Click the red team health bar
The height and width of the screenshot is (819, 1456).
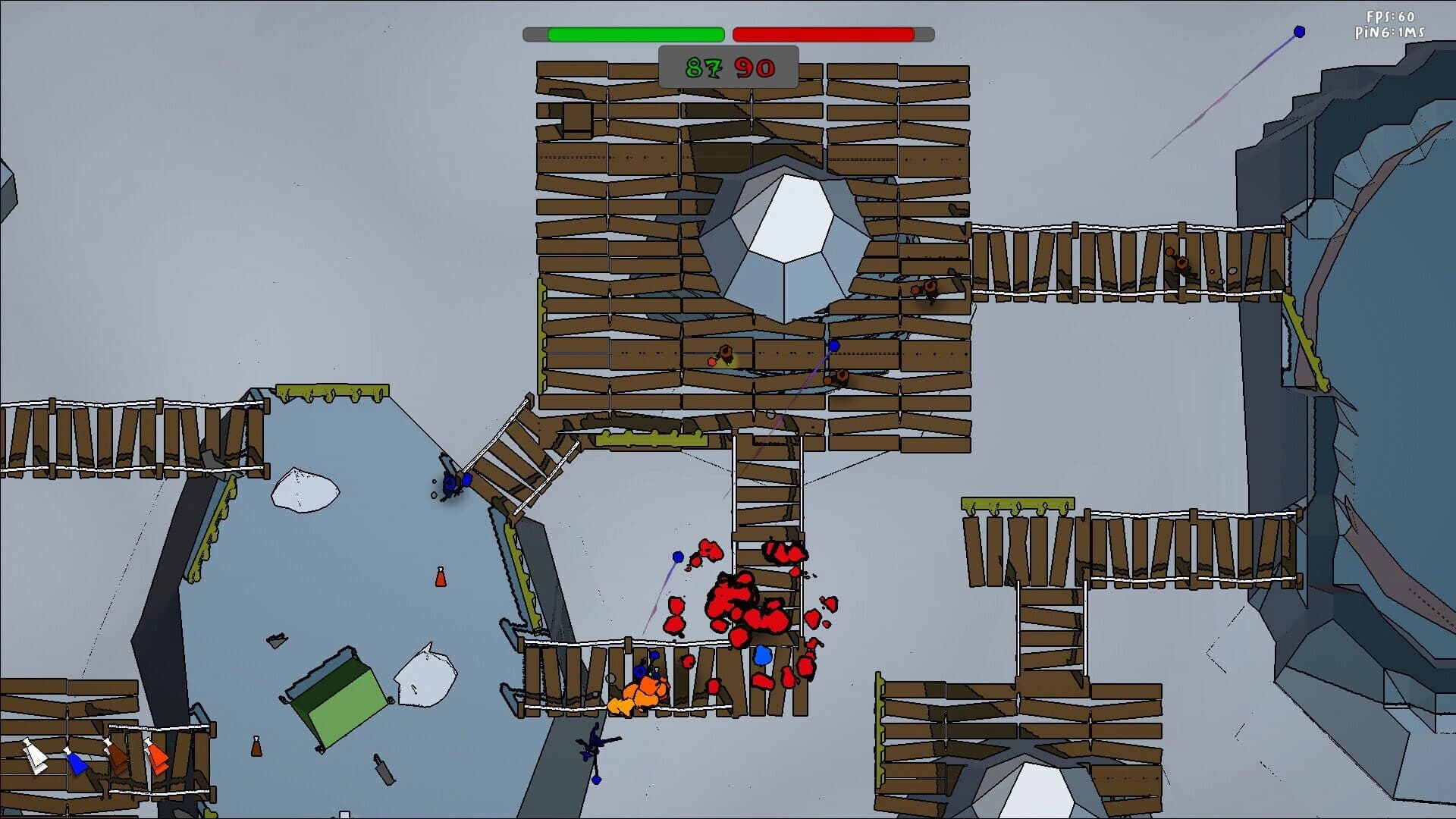click(823, 33)
